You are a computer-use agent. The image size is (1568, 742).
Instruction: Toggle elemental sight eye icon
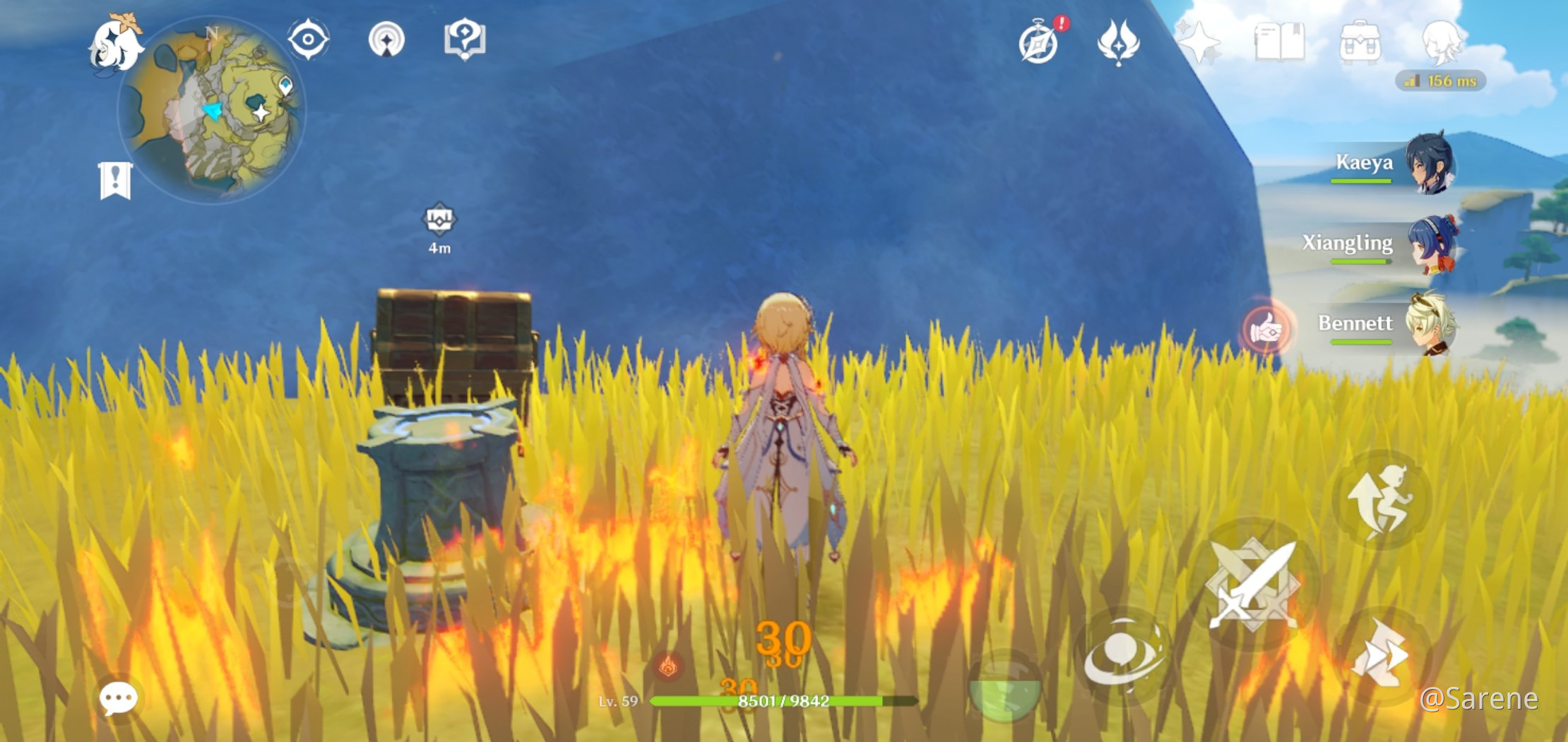tap(308, 39)
